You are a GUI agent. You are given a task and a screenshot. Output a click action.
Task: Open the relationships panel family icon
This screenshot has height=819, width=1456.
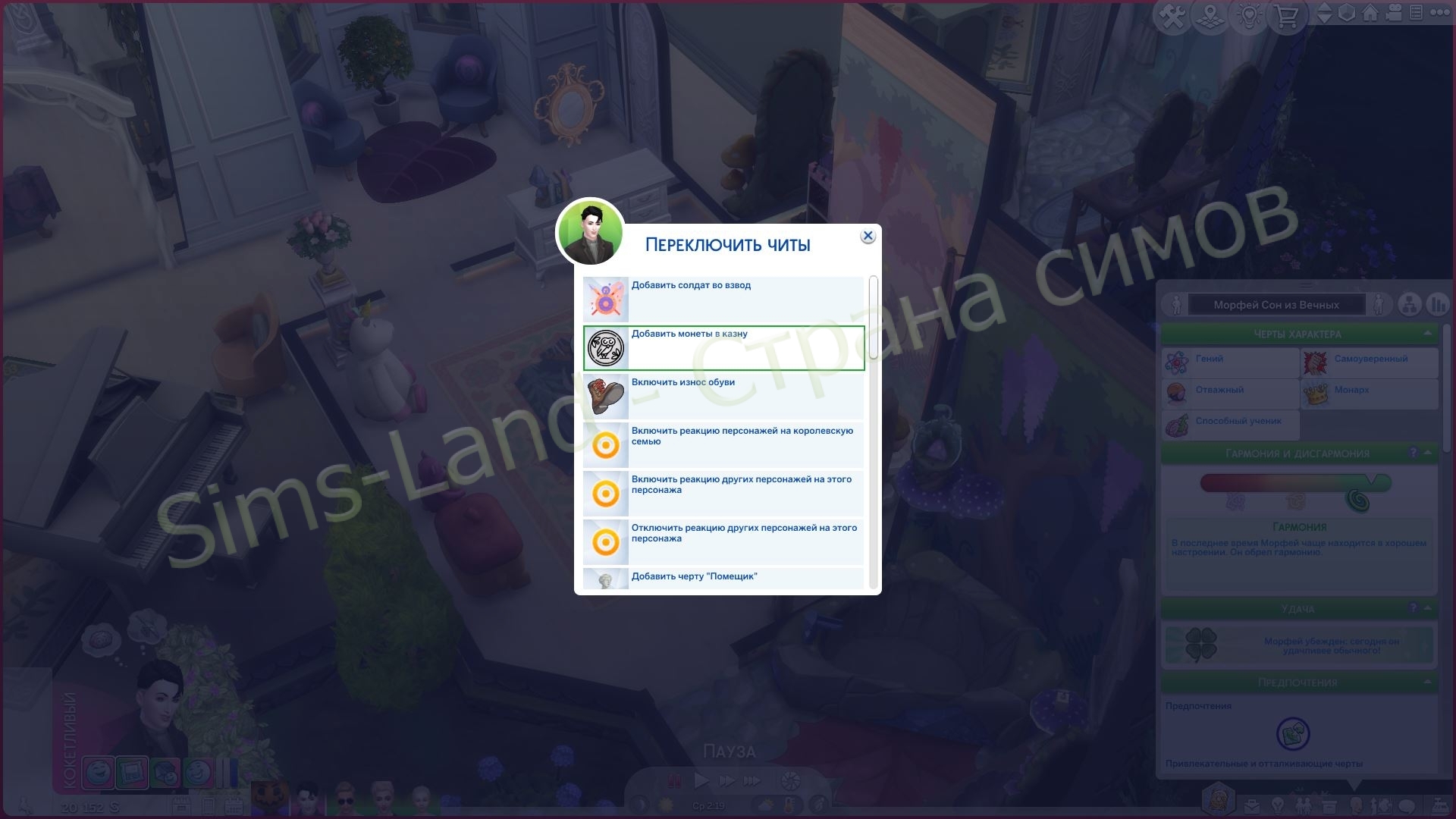pos(1304,805)
